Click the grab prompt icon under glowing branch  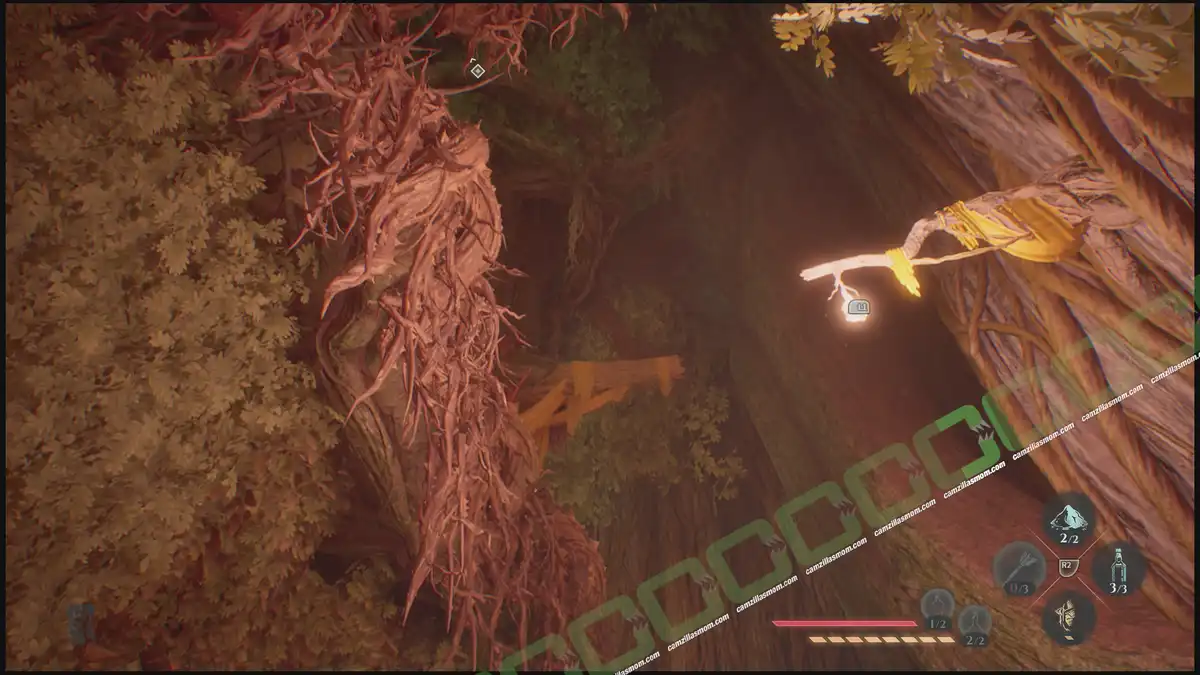856,308
